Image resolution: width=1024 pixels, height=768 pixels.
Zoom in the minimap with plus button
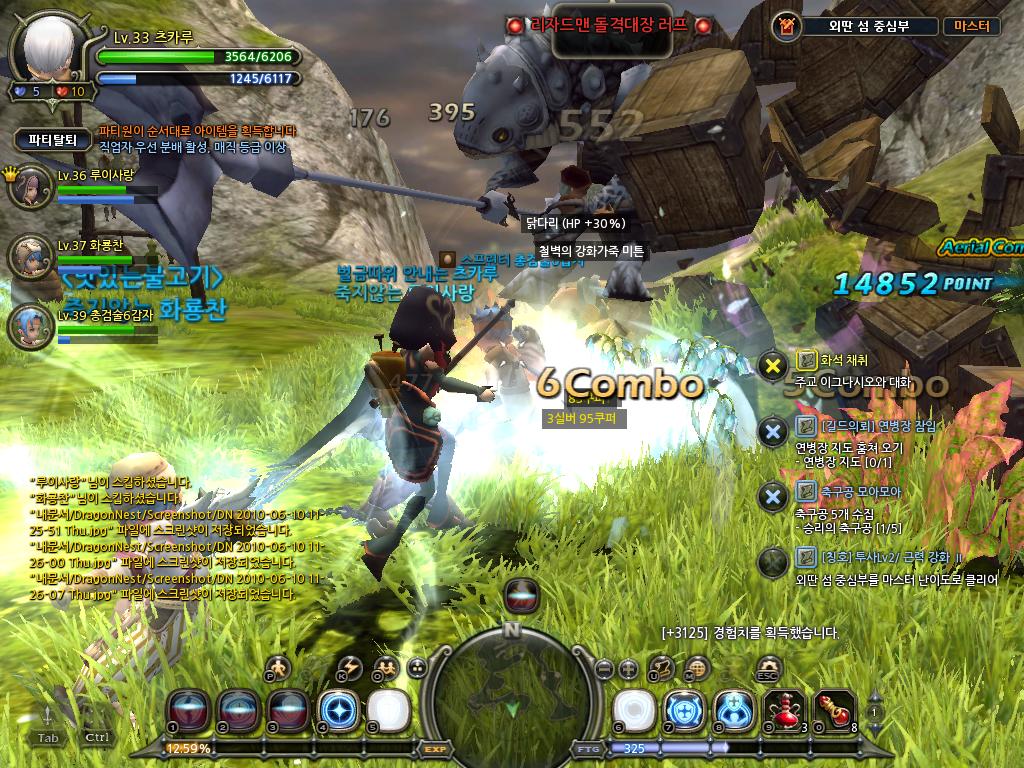(628, 669)
